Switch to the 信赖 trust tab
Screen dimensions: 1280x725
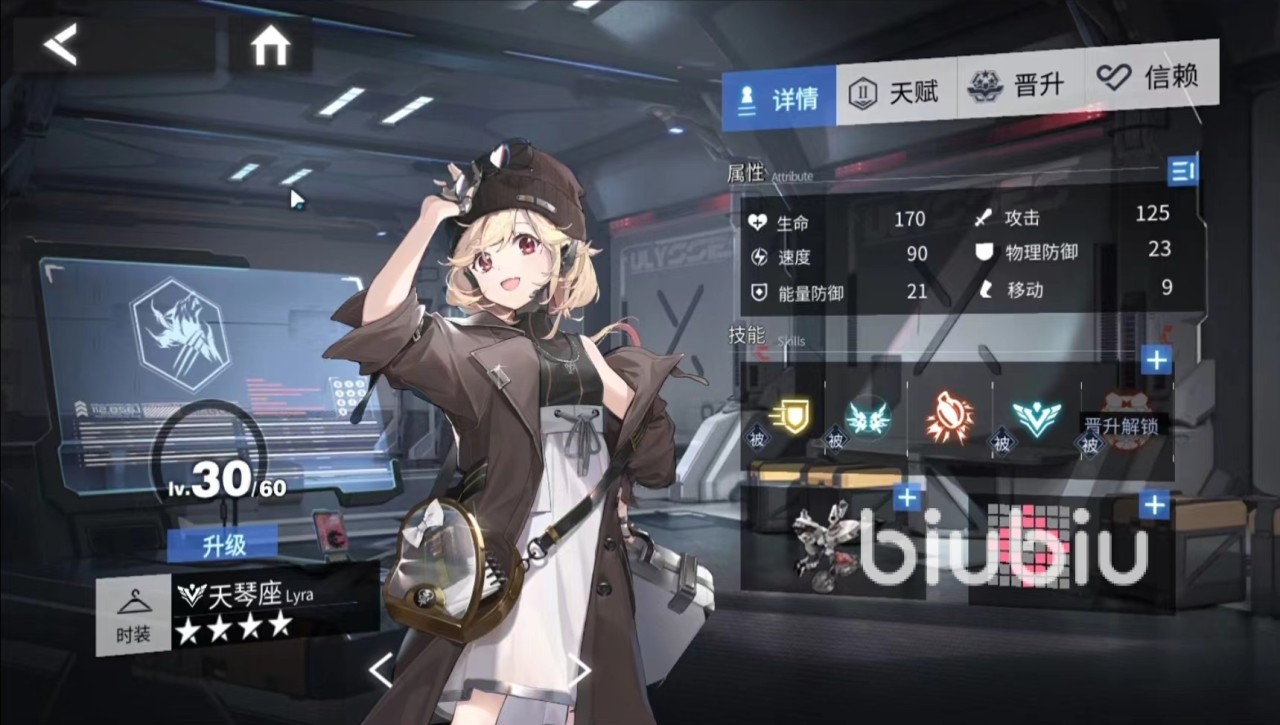[x=1150, y=77]
